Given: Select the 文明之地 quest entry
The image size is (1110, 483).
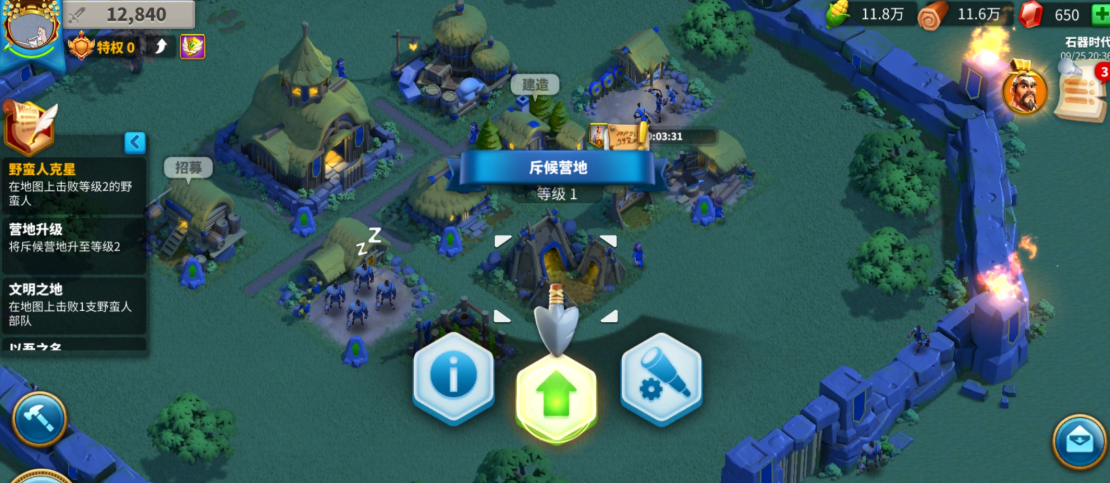Looking at the screenshot, I should 72,298.
